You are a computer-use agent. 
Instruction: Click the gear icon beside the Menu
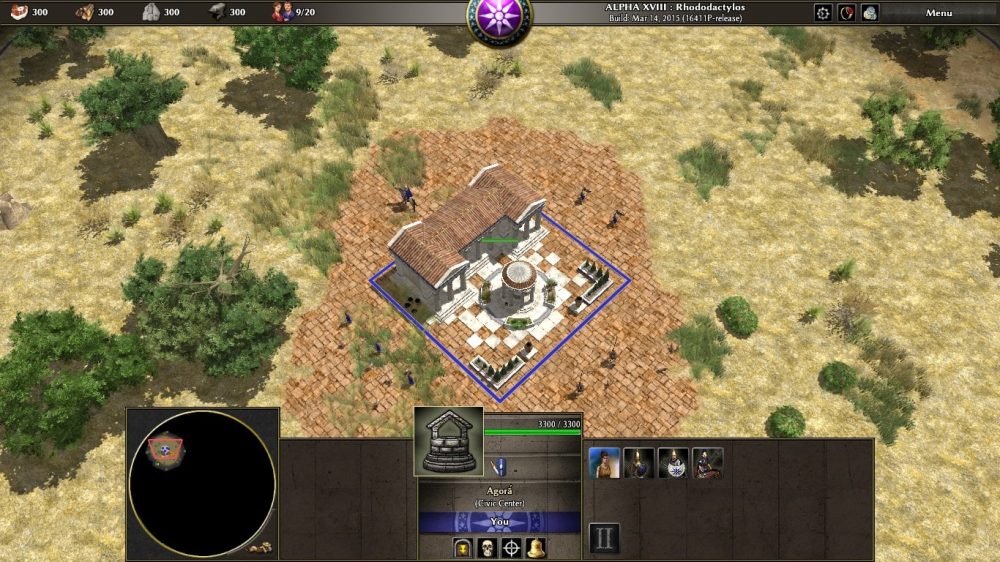point(823,13)
